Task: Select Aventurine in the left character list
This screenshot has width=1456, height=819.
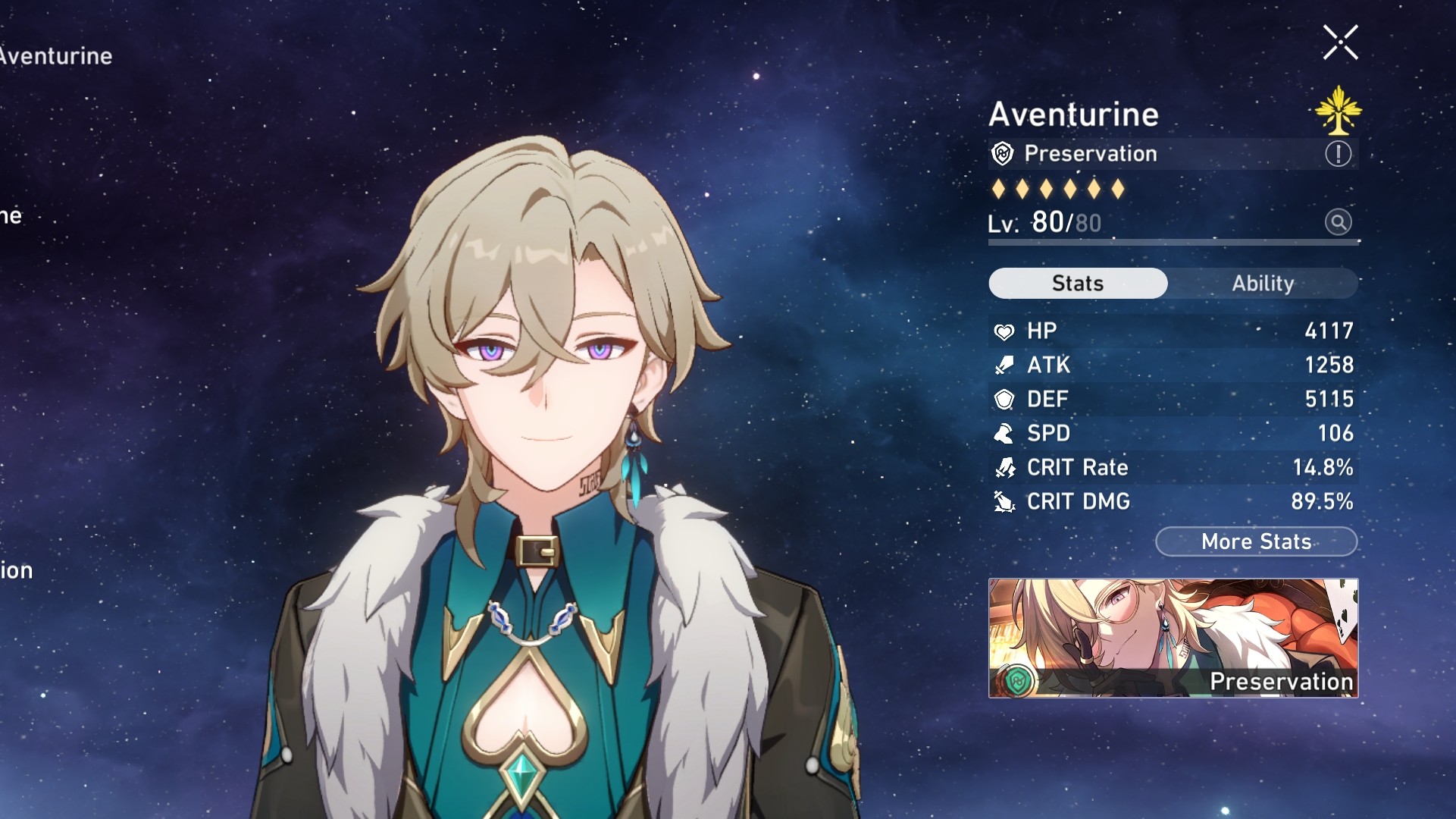Action: coord(55,55)
